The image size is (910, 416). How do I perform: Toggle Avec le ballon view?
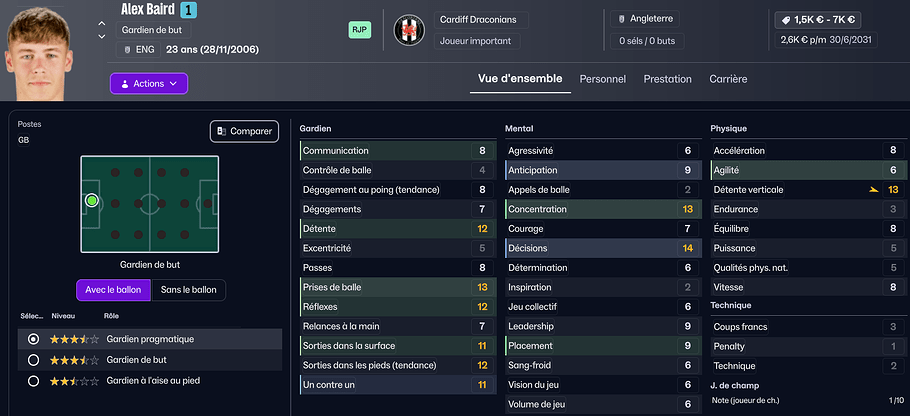click(x=113, y=290)
